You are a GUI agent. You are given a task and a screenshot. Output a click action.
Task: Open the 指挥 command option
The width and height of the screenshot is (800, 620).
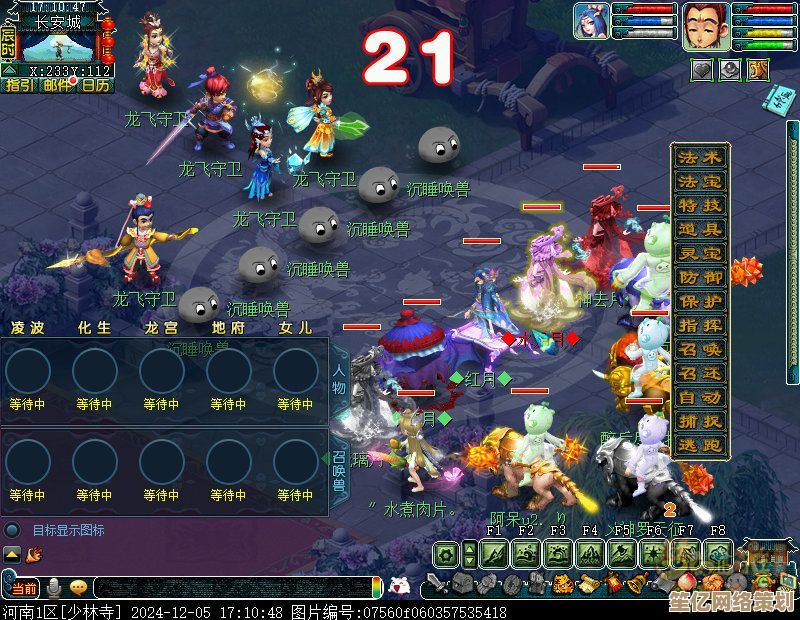[699, 325]
